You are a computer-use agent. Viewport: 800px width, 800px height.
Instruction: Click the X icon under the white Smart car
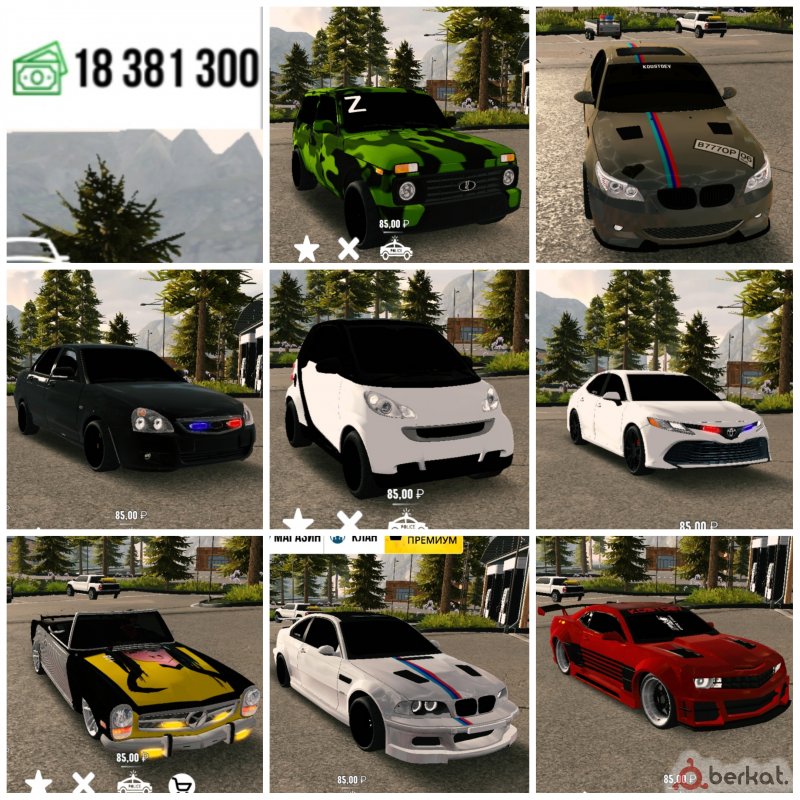[349, 520]
